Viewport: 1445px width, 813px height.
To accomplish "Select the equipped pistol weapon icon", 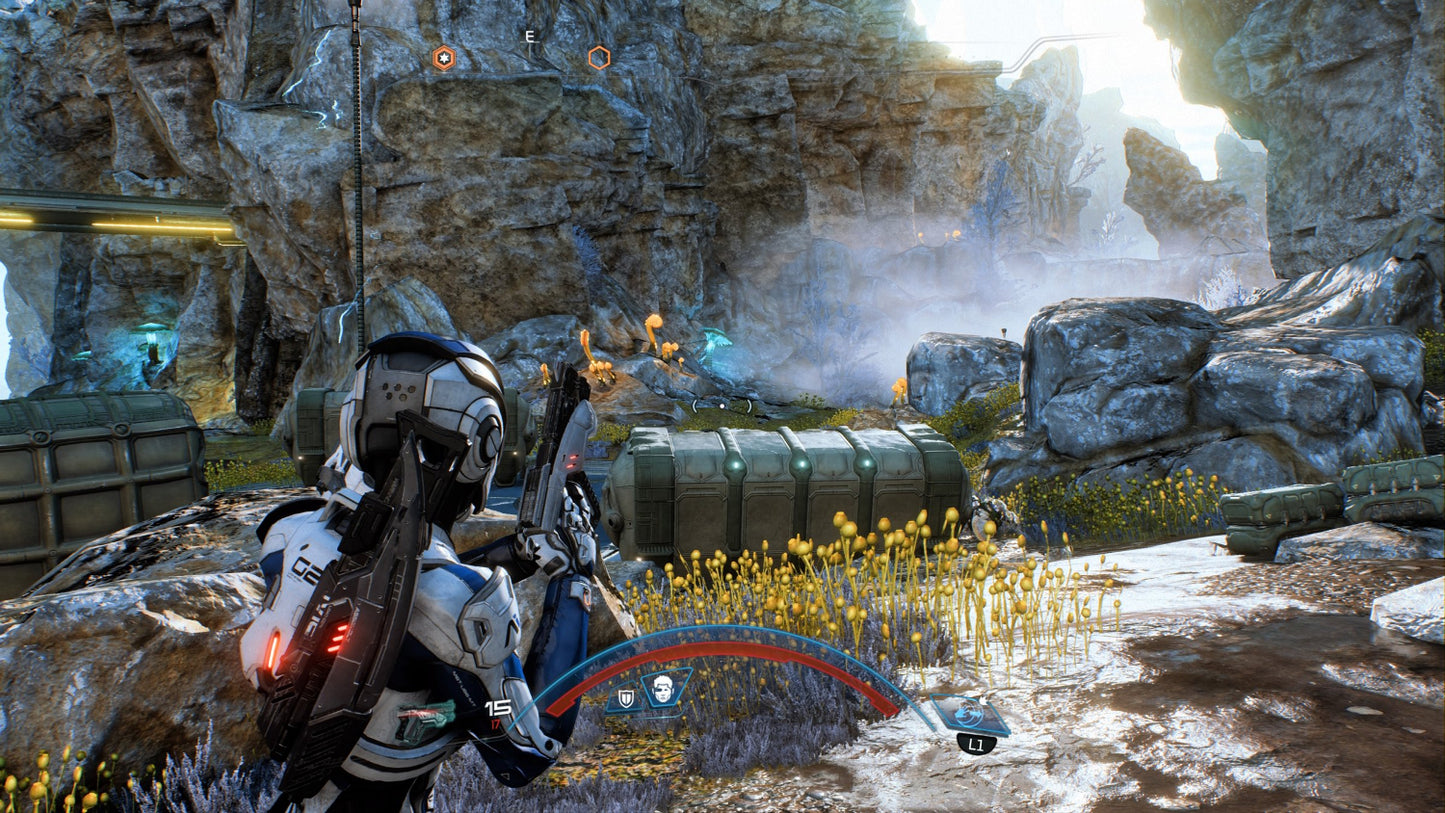I will 427,714.
